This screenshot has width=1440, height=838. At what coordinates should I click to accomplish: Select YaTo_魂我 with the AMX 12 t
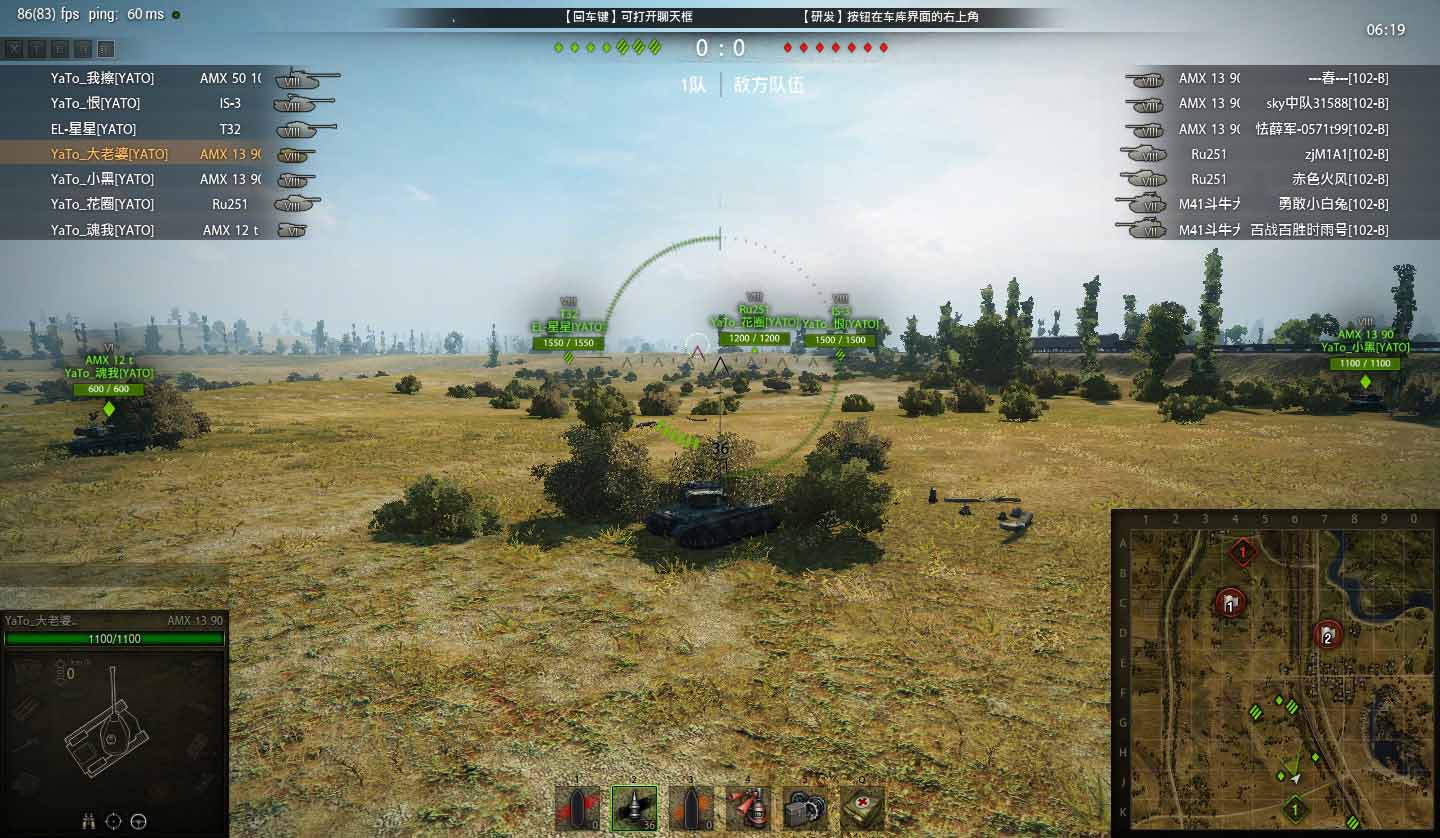102,230
